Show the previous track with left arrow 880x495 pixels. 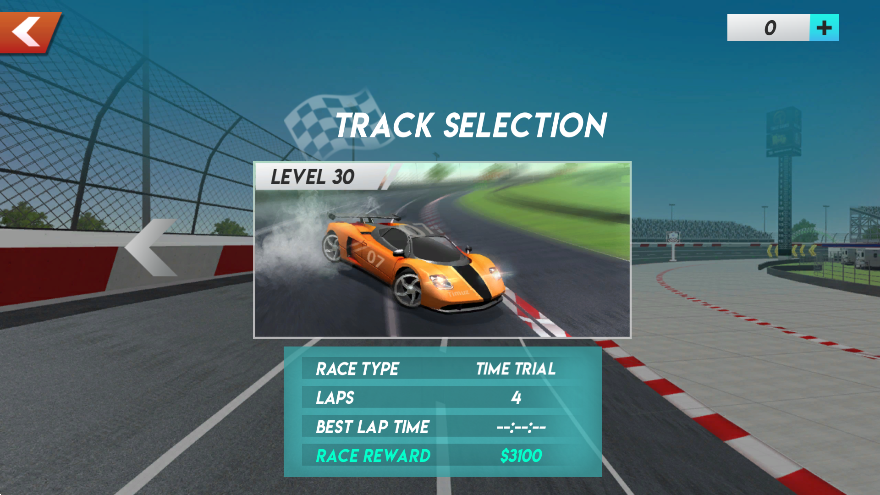pyautogui.click(x=151, y=247)
